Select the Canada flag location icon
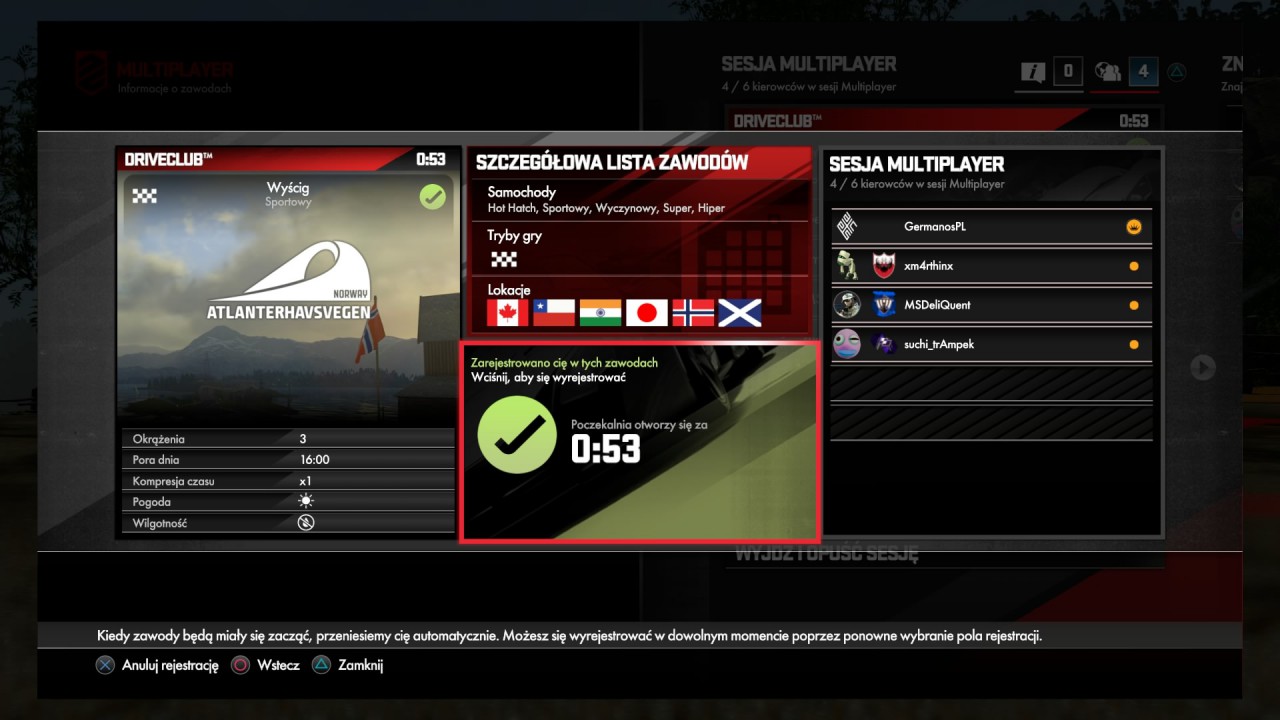The image size is (1280, 720). pyautogui.click(x=509, y=312)
